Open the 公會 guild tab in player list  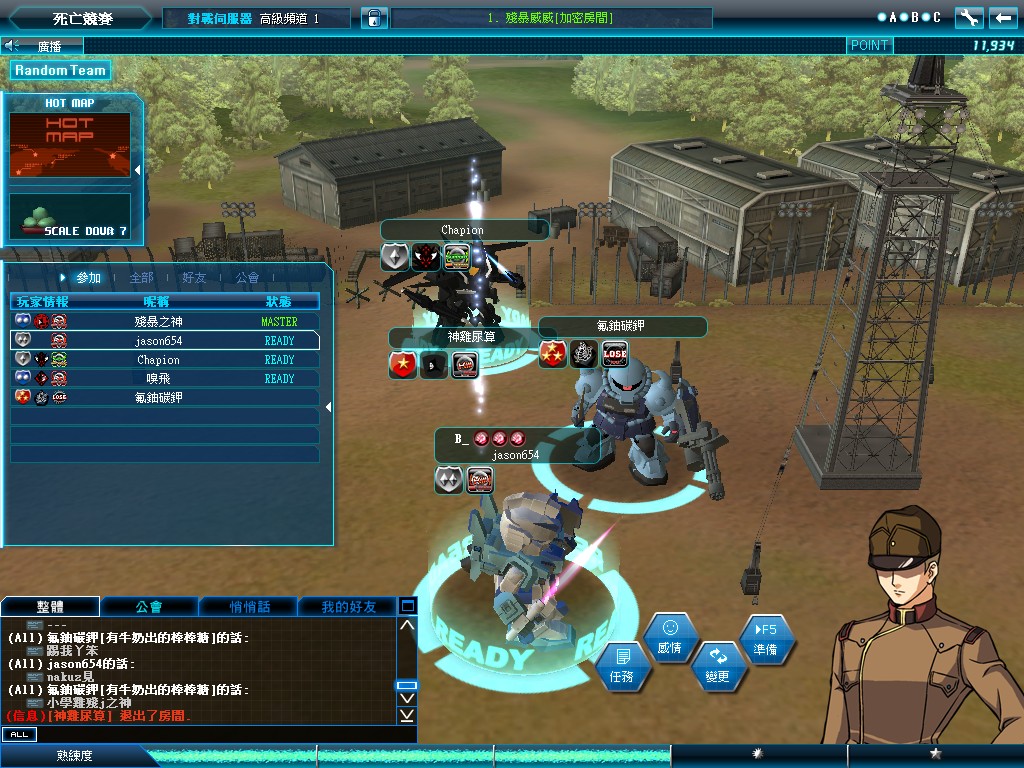point(247,278)
